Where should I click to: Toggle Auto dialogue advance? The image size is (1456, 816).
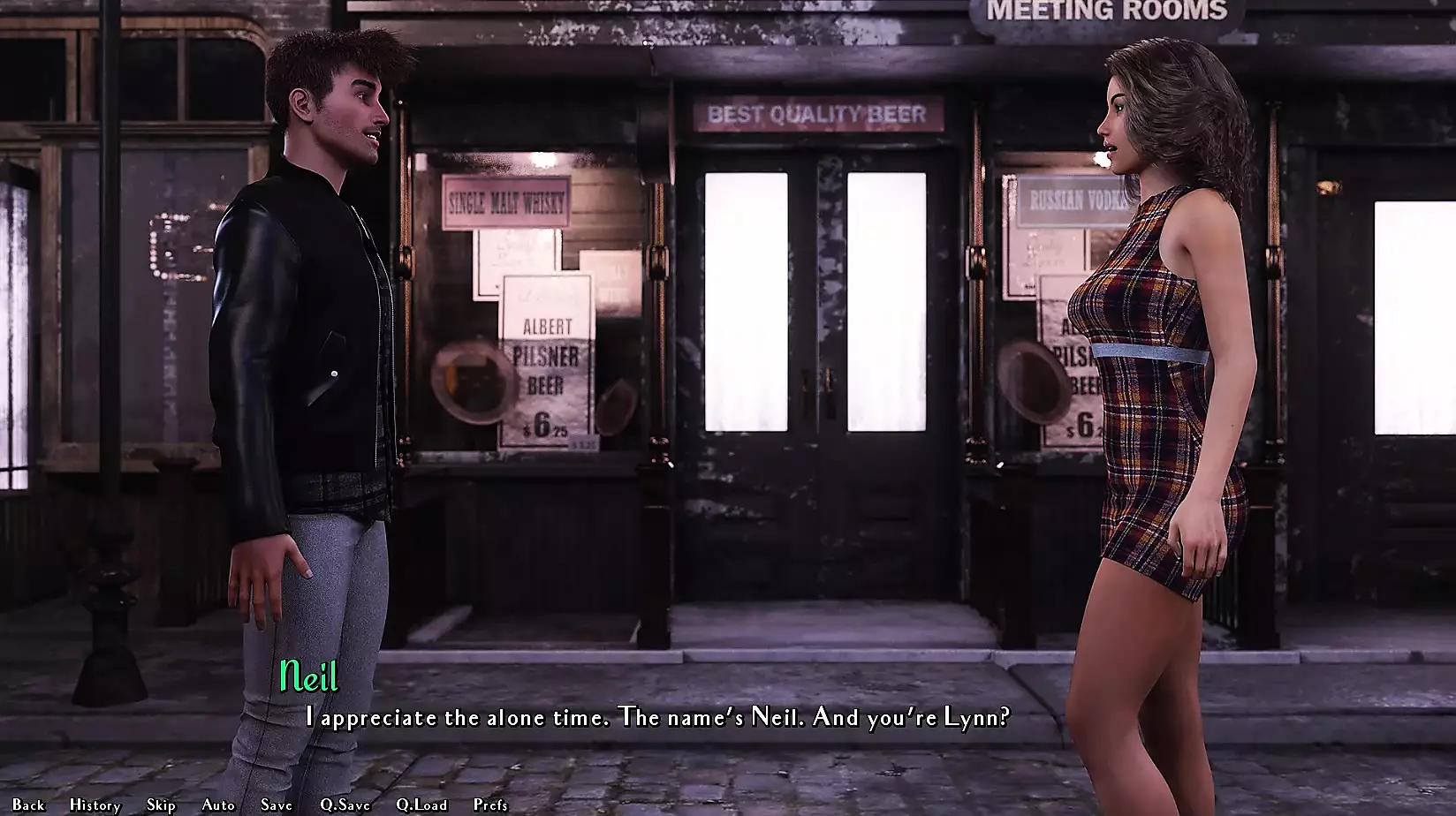[x=218, y=805]
